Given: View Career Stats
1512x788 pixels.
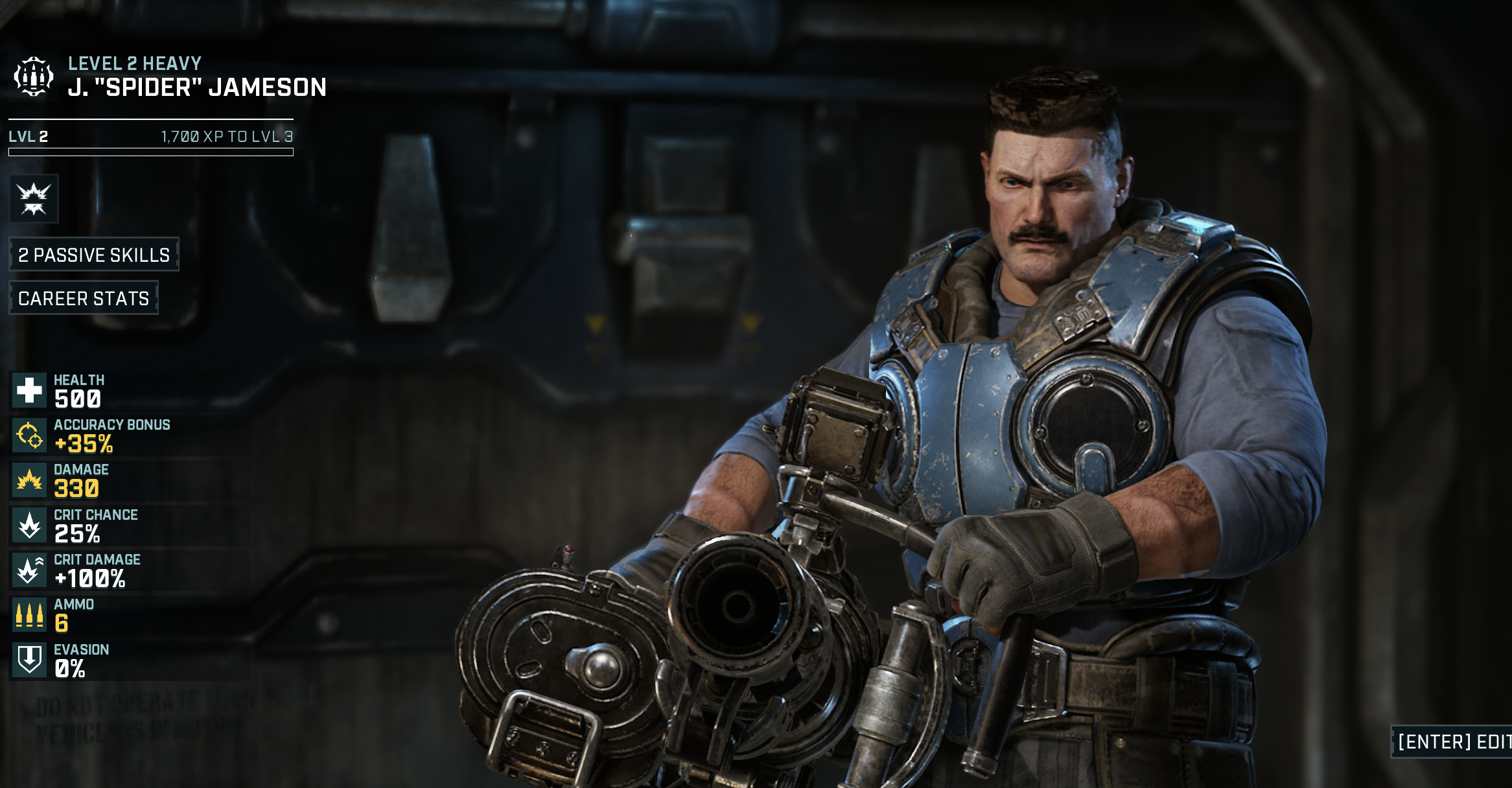Looking at the screenshot, I should [84, 298].
